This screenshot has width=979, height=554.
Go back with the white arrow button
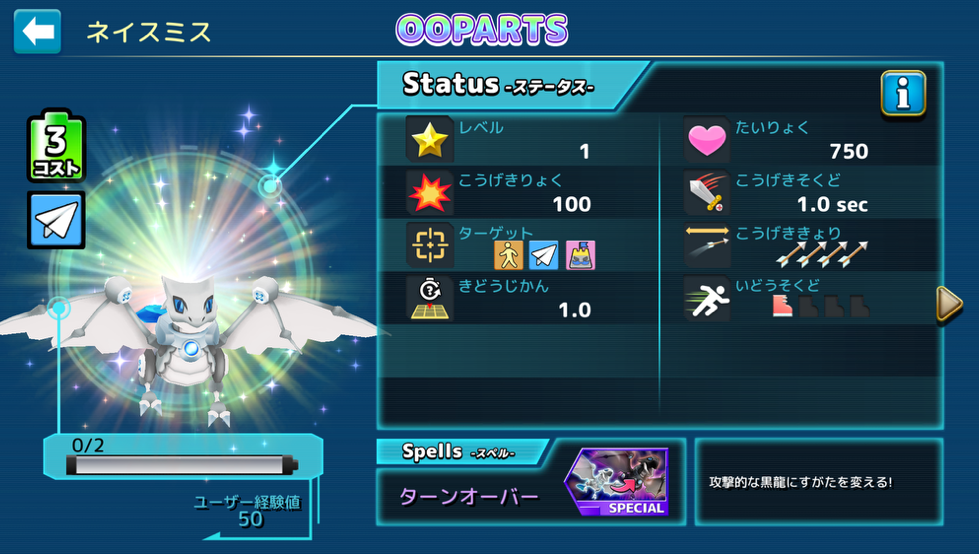tap(37, 32)
